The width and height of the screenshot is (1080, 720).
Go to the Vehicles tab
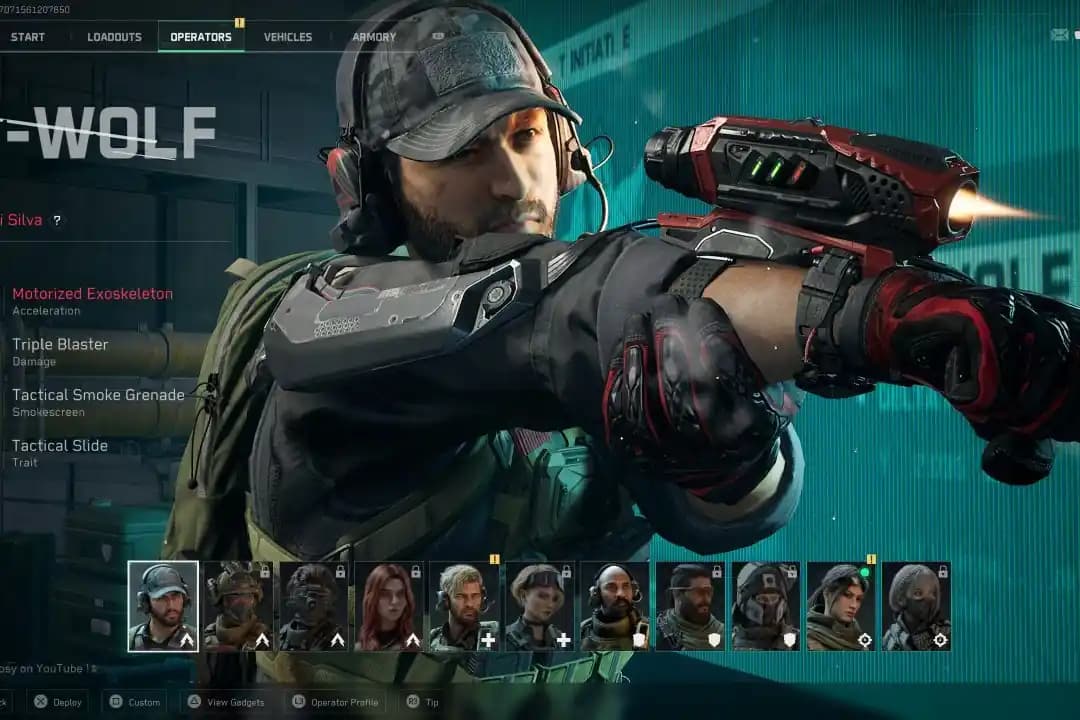[288, 37]
